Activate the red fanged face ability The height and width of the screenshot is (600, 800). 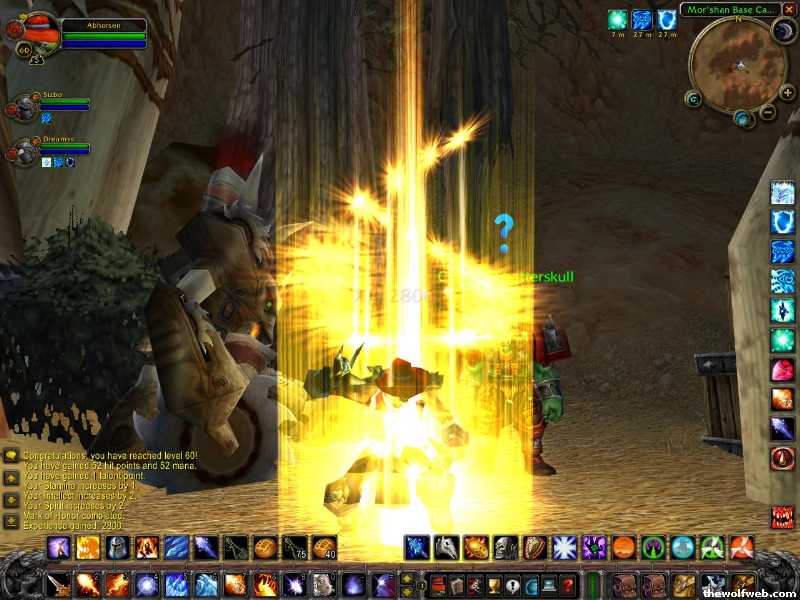[782, 517]
